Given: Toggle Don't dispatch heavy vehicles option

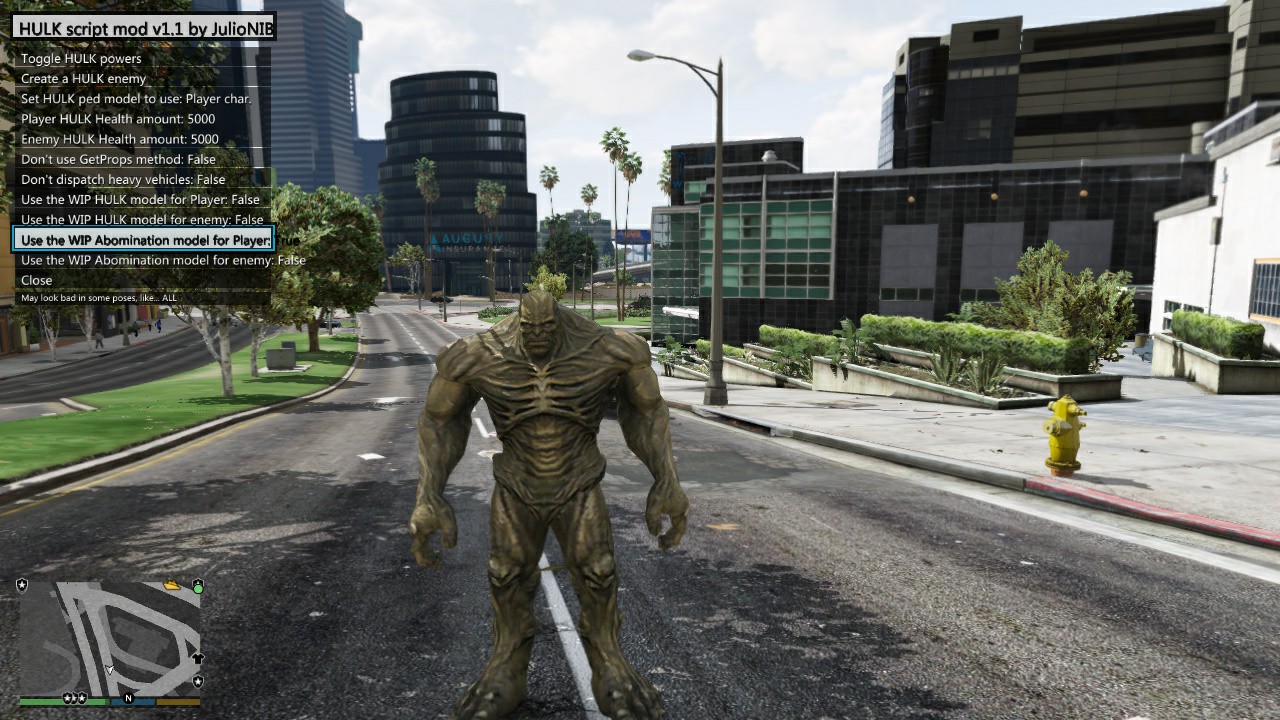Looking at the screenshot, I should (123, 179).
